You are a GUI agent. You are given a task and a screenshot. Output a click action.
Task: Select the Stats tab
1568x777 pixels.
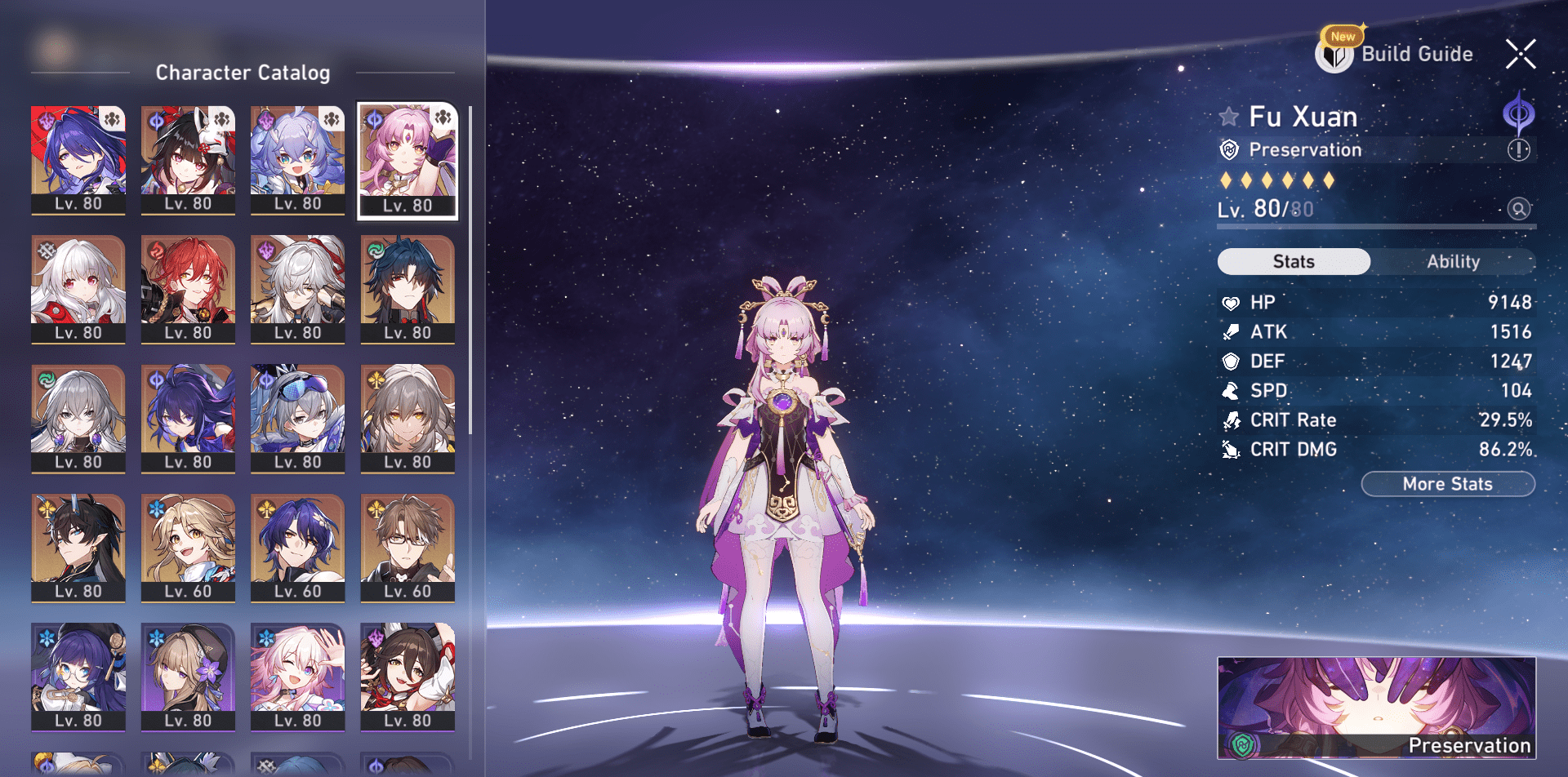1294,261
